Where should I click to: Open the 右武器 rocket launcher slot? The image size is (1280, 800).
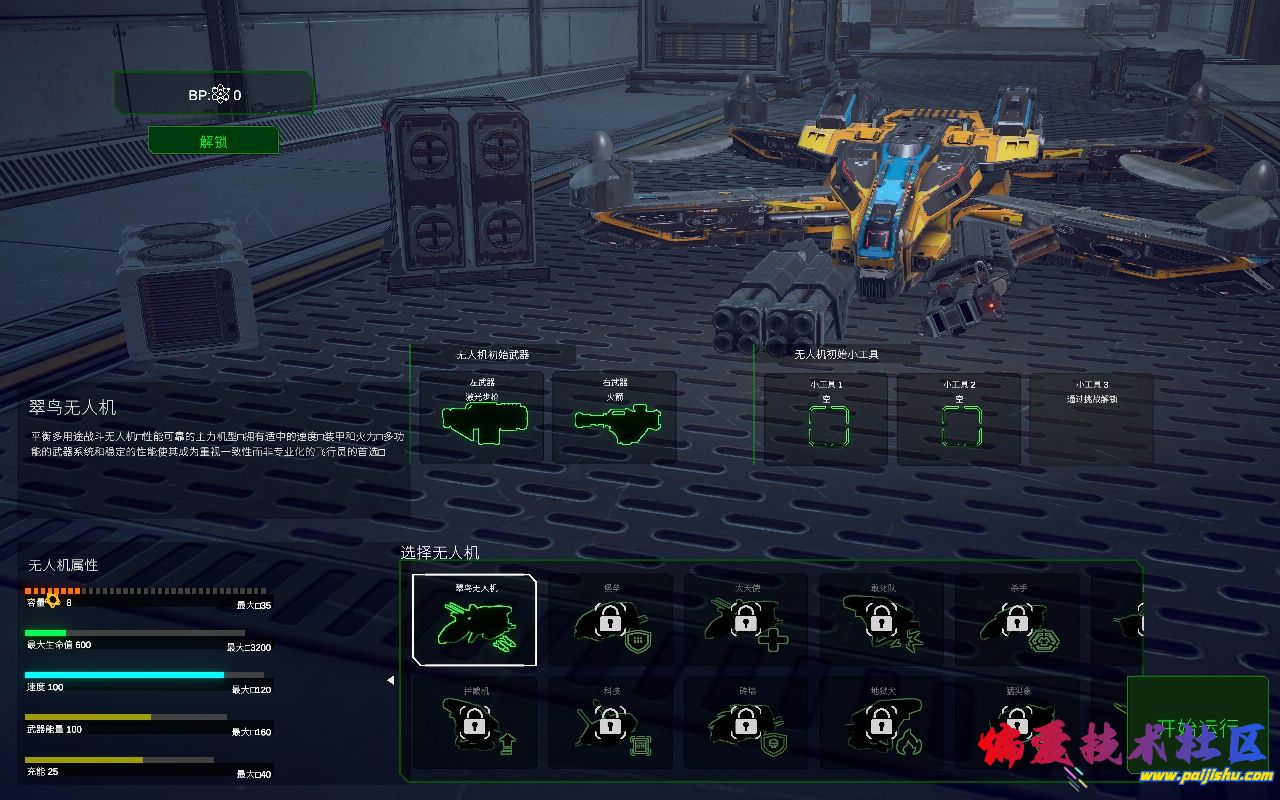pyautogui.click(x=614, y=418)
